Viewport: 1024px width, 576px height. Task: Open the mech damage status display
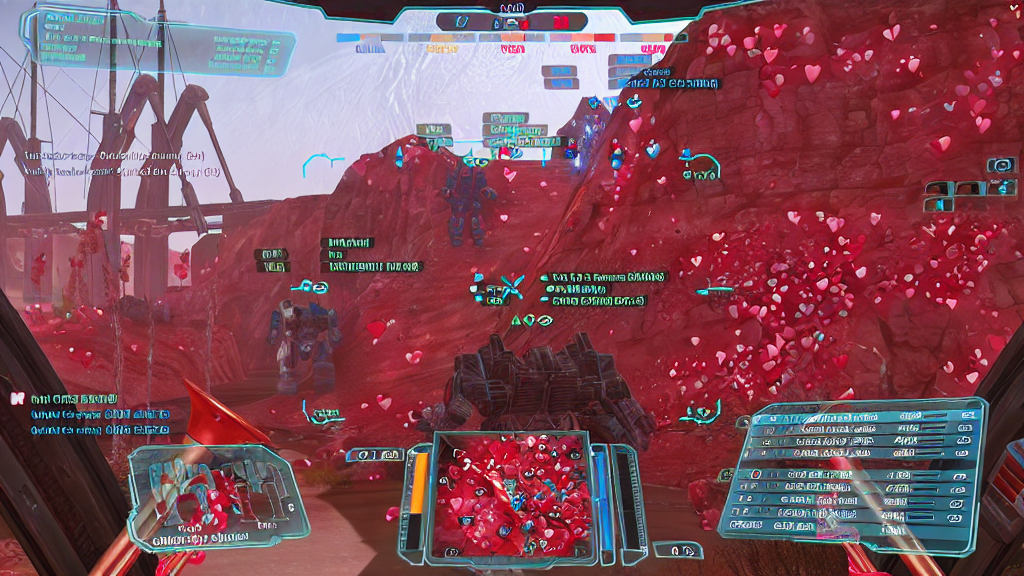click(208, 497)
